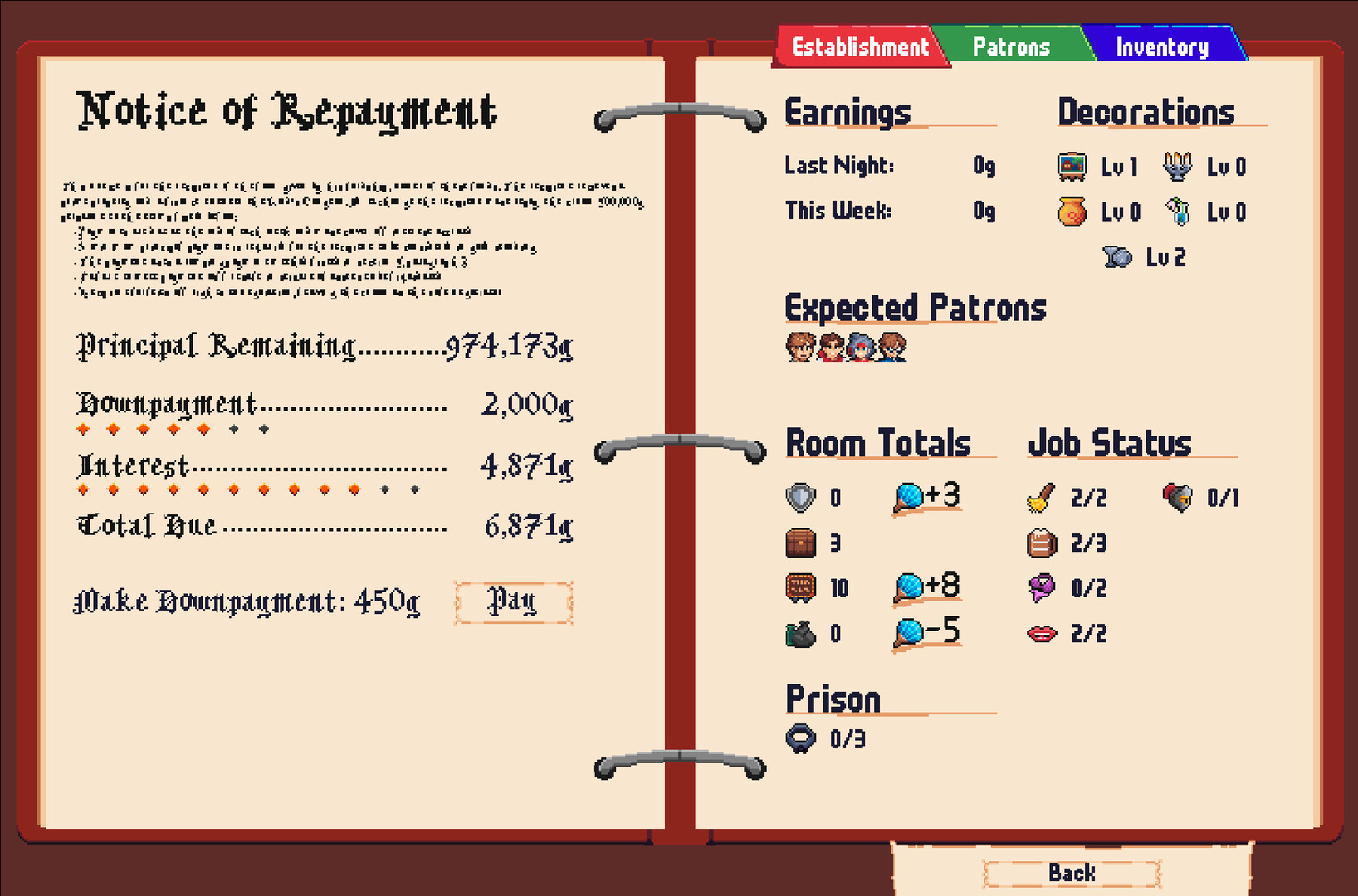Image resolution: width=1358 pixels, height=896 pixels.
Task: Open the Inventory tab
Action: coord(1162,46)
